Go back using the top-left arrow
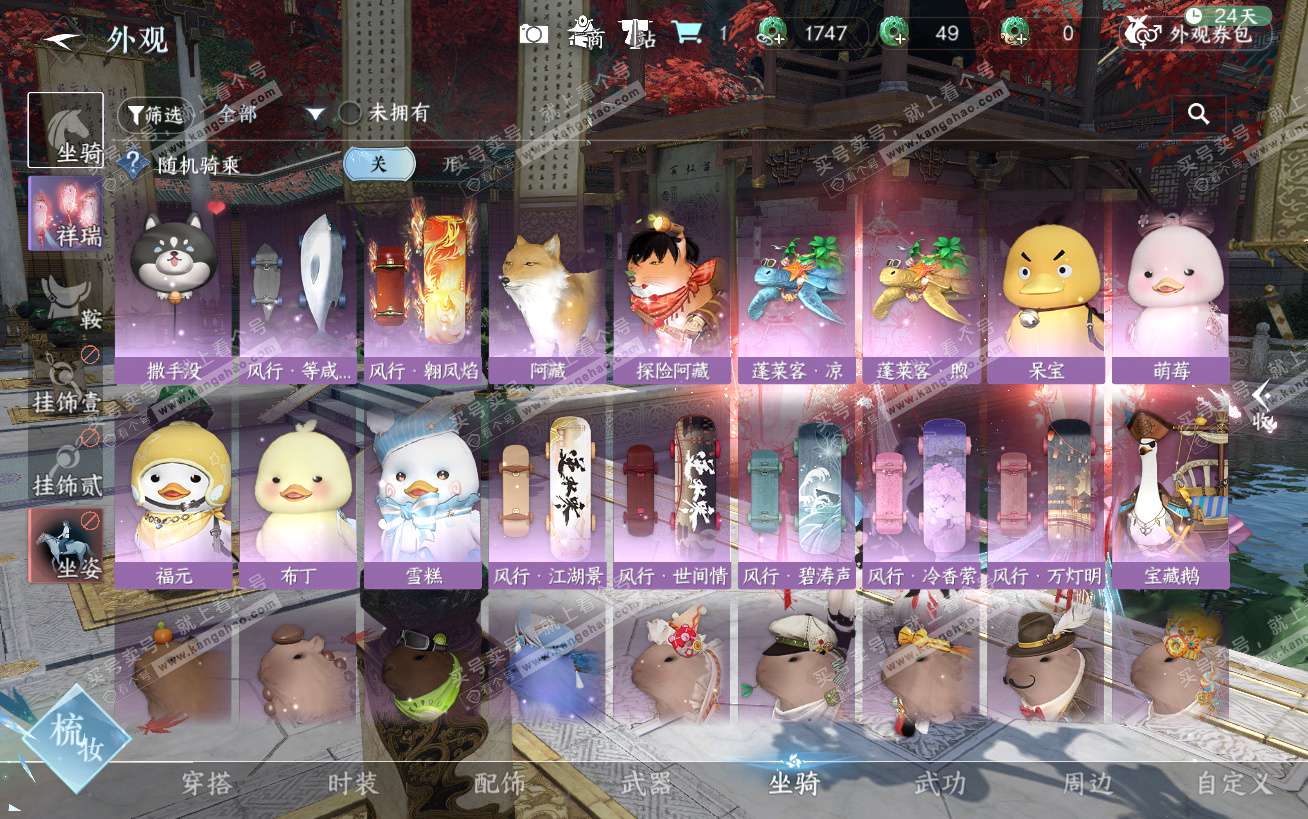Image resolution: width=1308 pixels, height=819 pixels. (x=64, y=39)
